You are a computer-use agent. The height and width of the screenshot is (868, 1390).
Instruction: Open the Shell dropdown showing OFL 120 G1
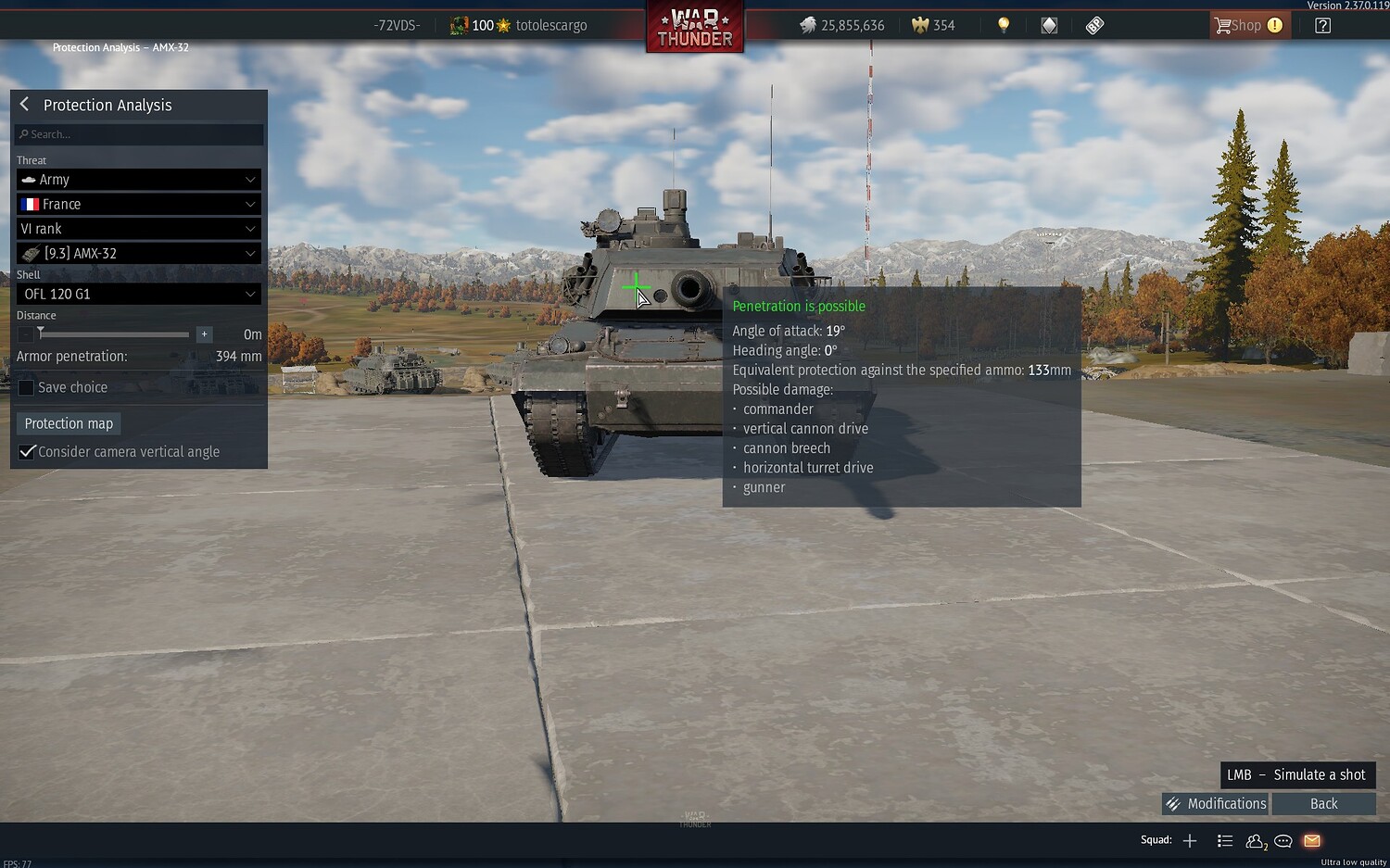point(137,294)
